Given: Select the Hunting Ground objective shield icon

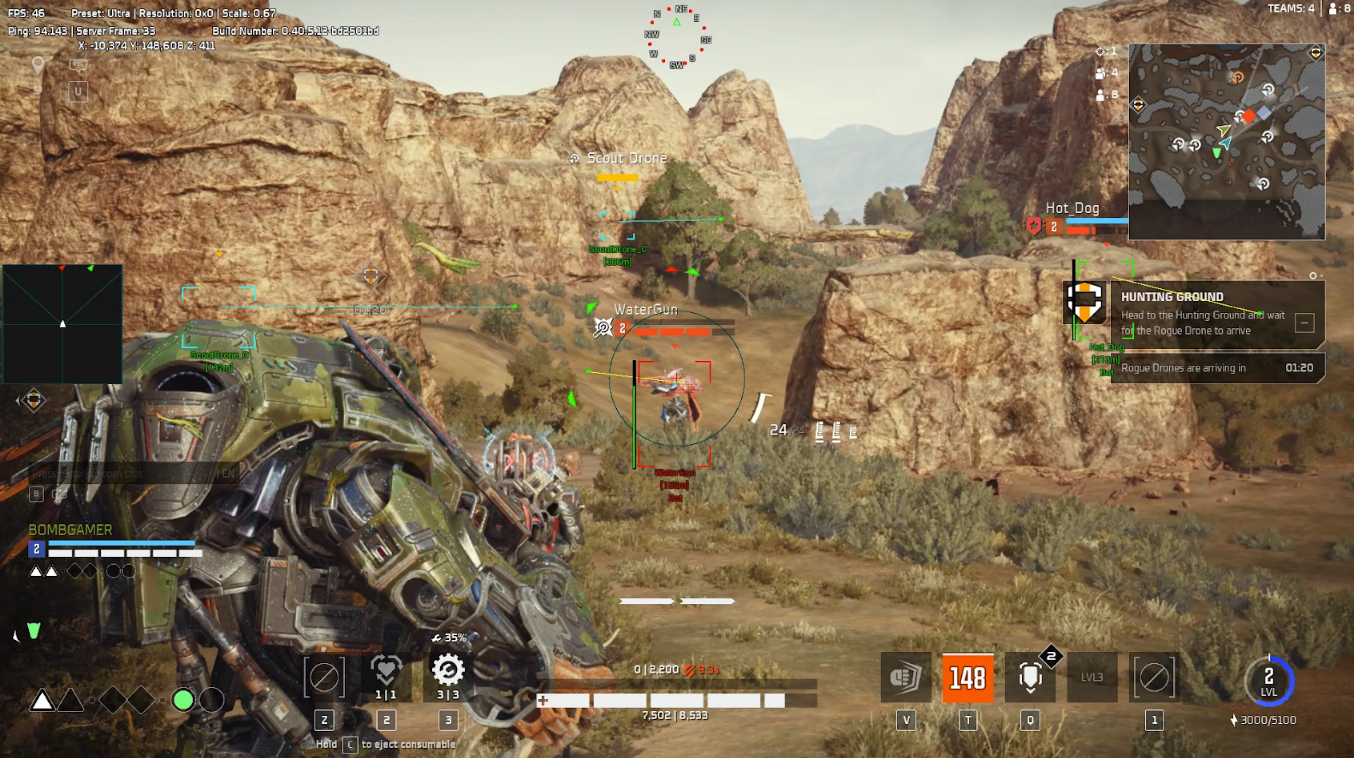Looking at the screenshot, I should click(1084, 301).
